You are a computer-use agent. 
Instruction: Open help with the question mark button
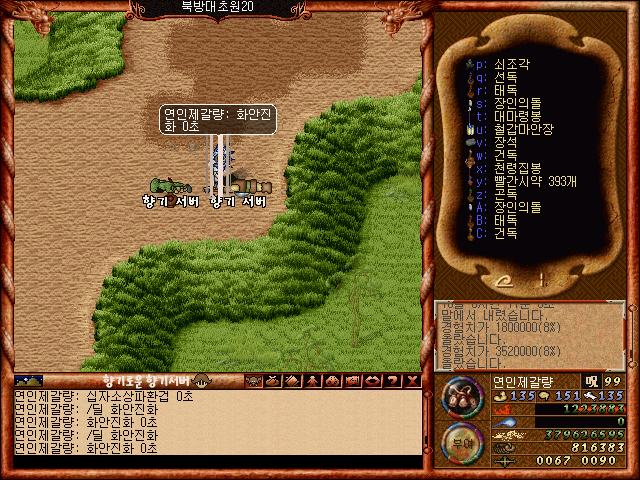393,381
